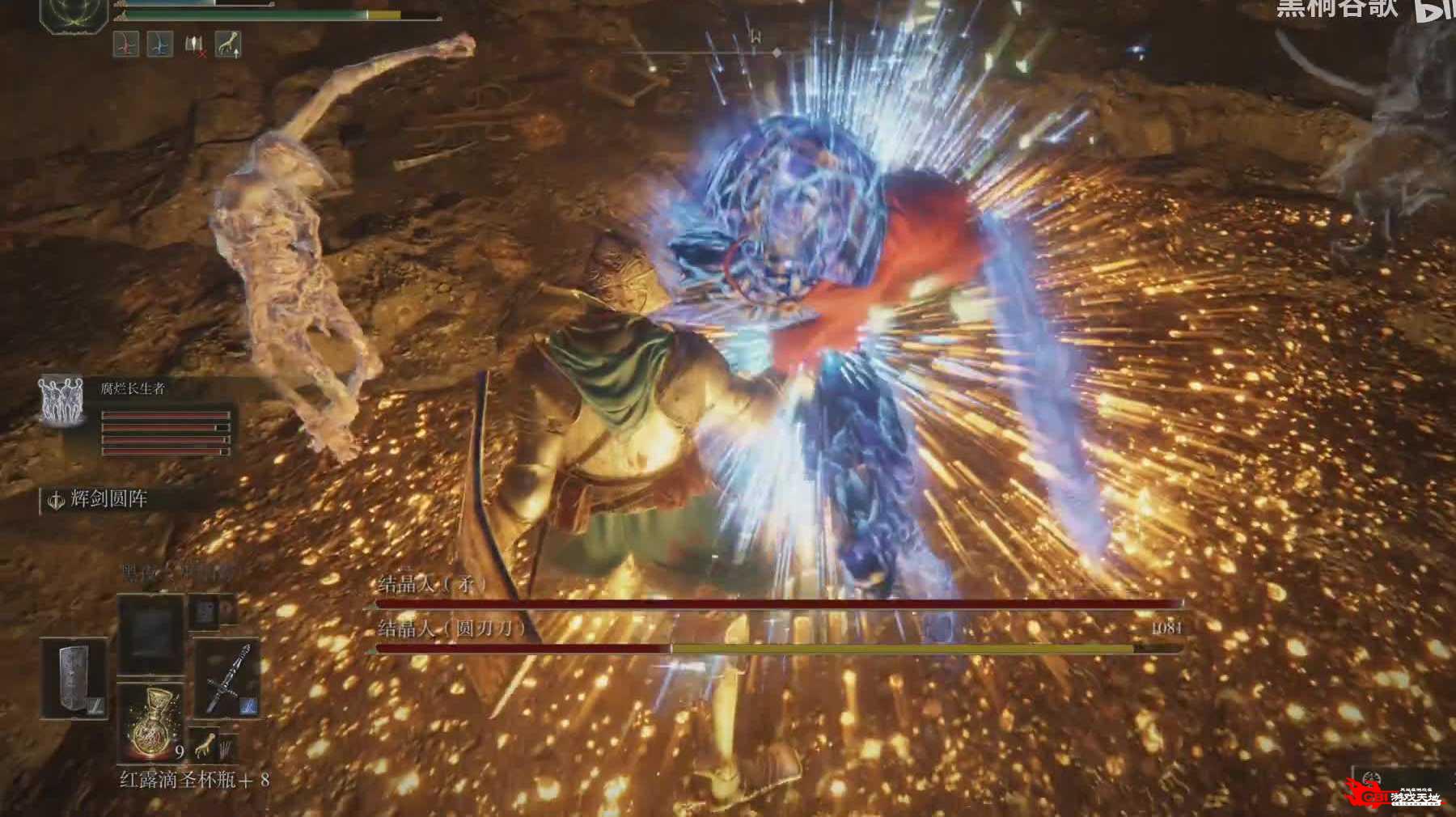This screenshot has width=1456, height=817.
Task: Select the blue status buff icon
Action: pos(160,44)
